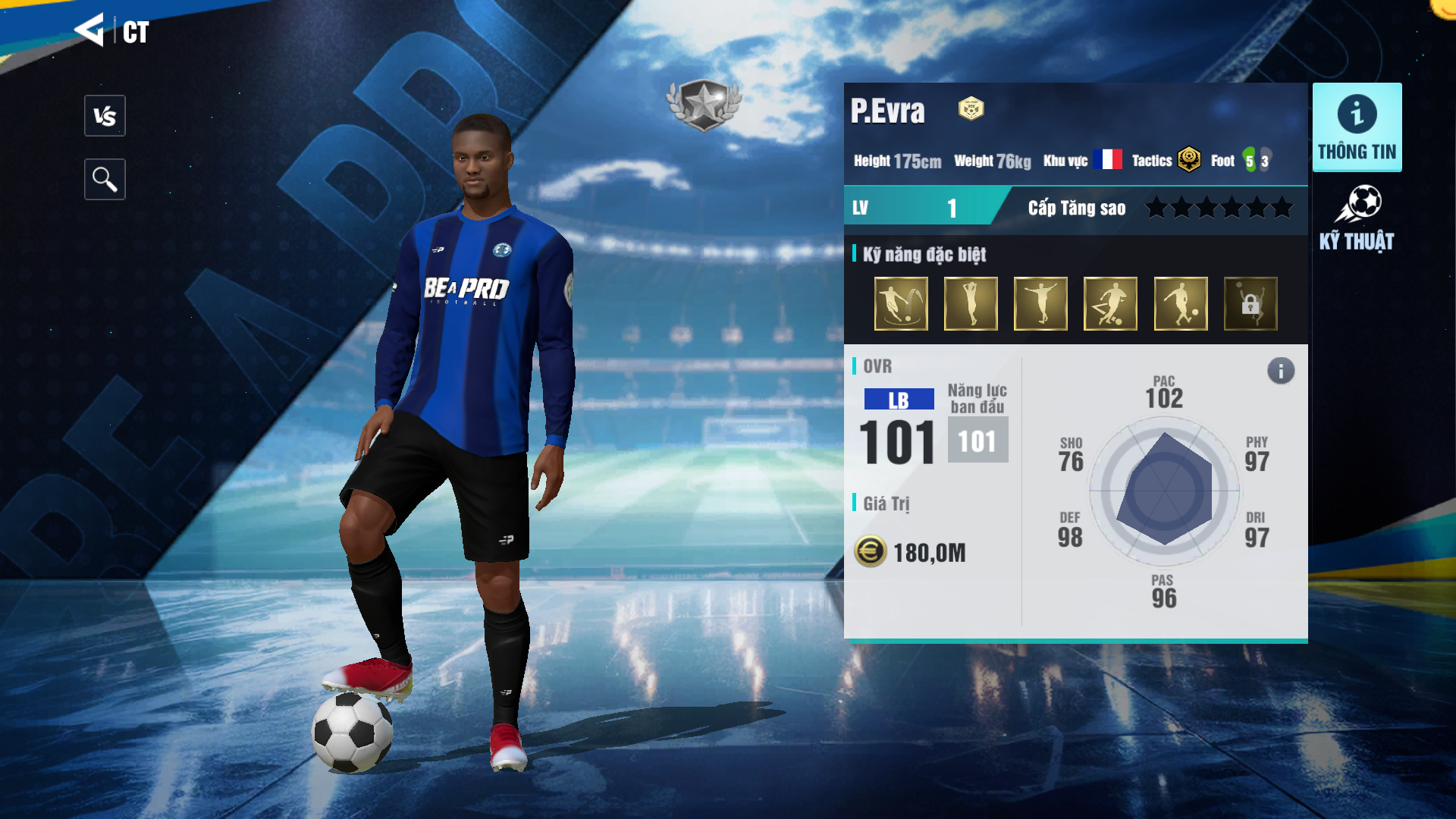Click the magnifying glass search button
The image size is (1456, 819).
point(105,180)
